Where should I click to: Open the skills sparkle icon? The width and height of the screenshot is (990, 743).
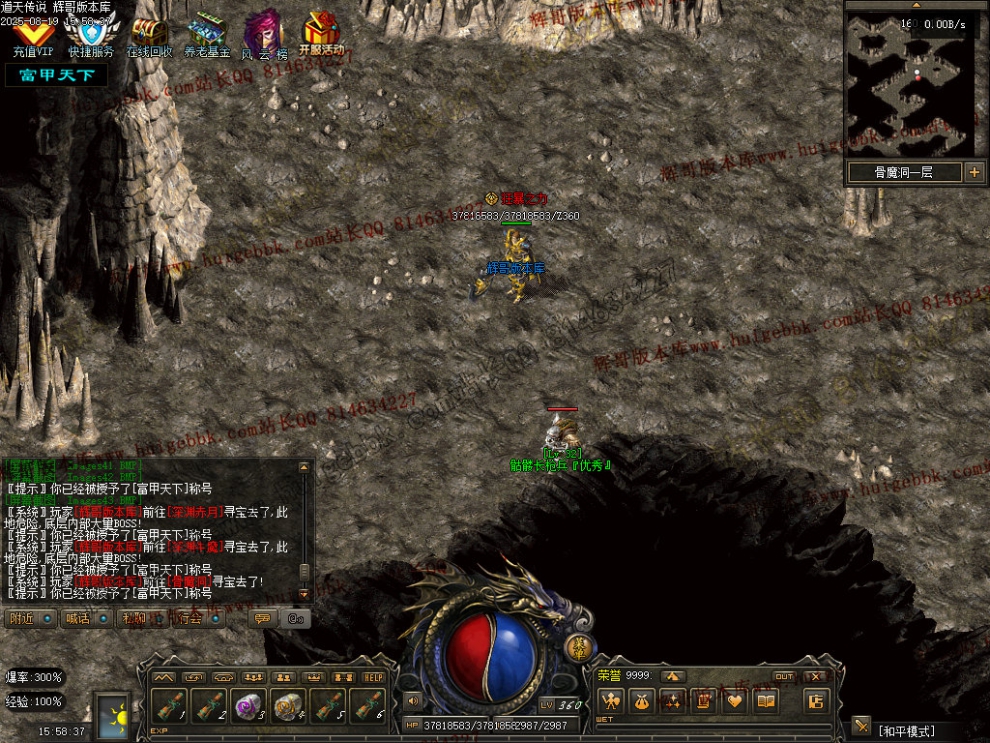click(673, 701)
